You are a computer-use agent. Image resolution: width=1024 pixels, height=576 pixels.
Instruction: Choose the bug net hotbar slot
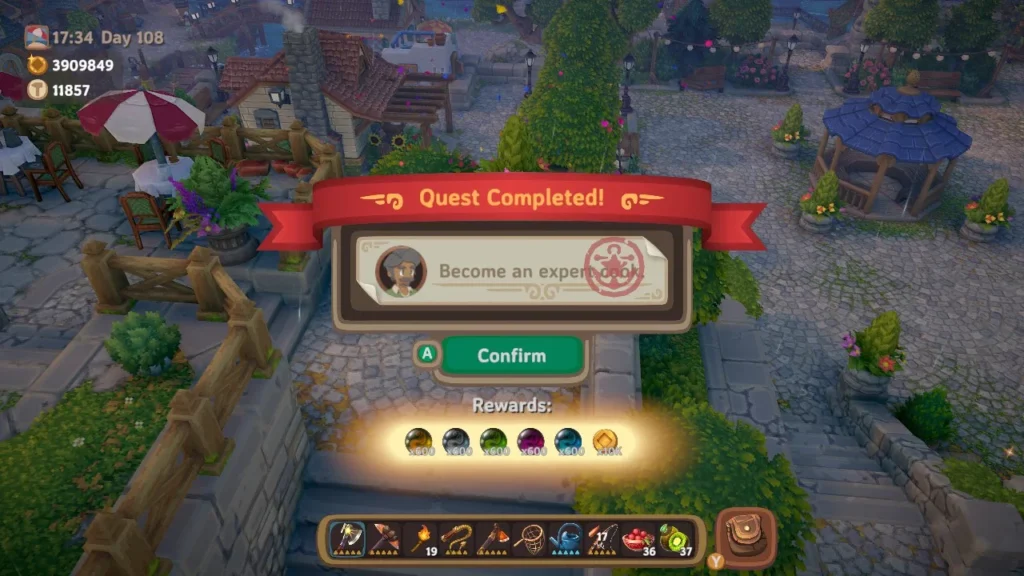pos(530,540)
